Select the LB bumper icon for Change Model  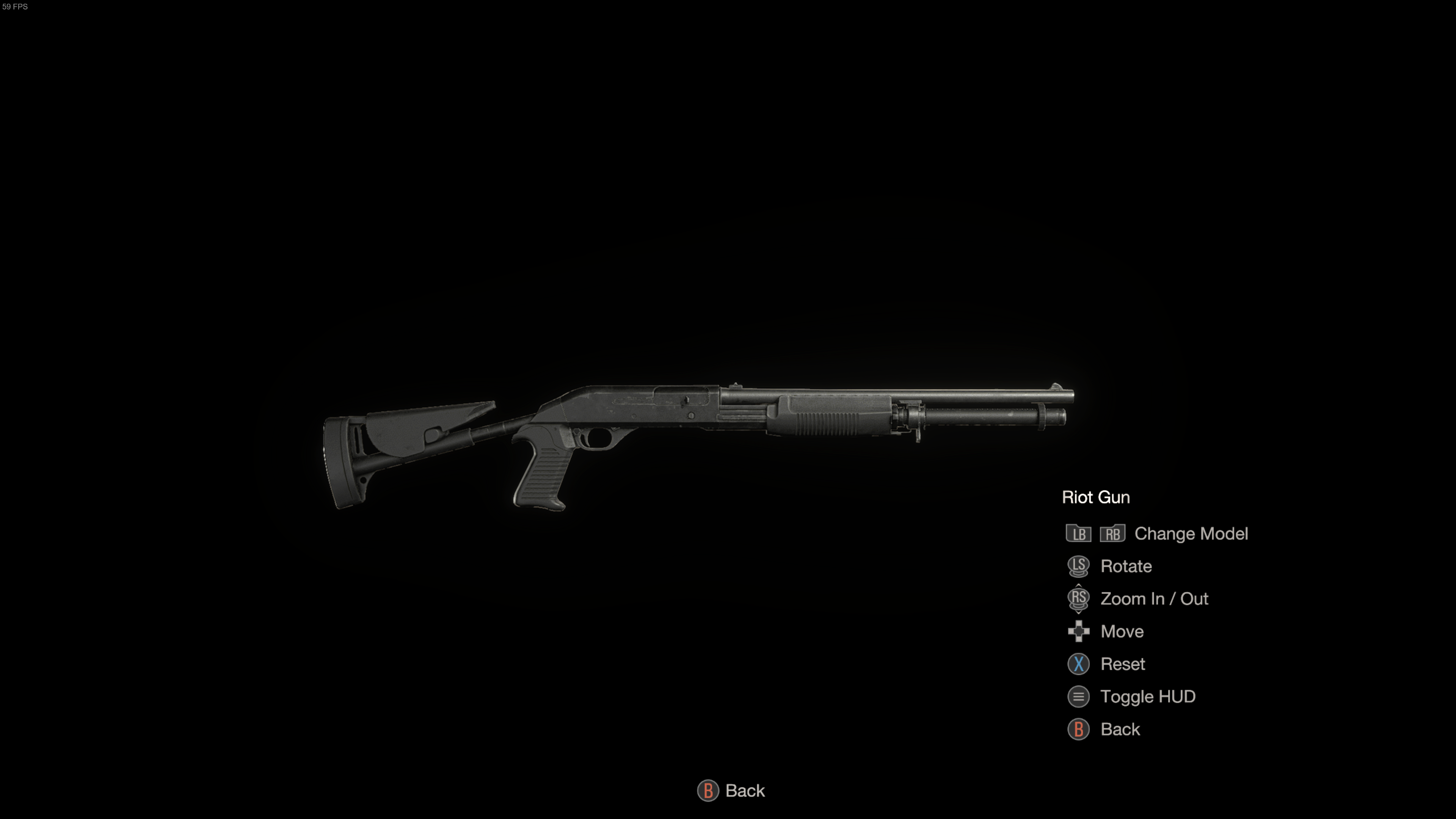coord(1078,533)
